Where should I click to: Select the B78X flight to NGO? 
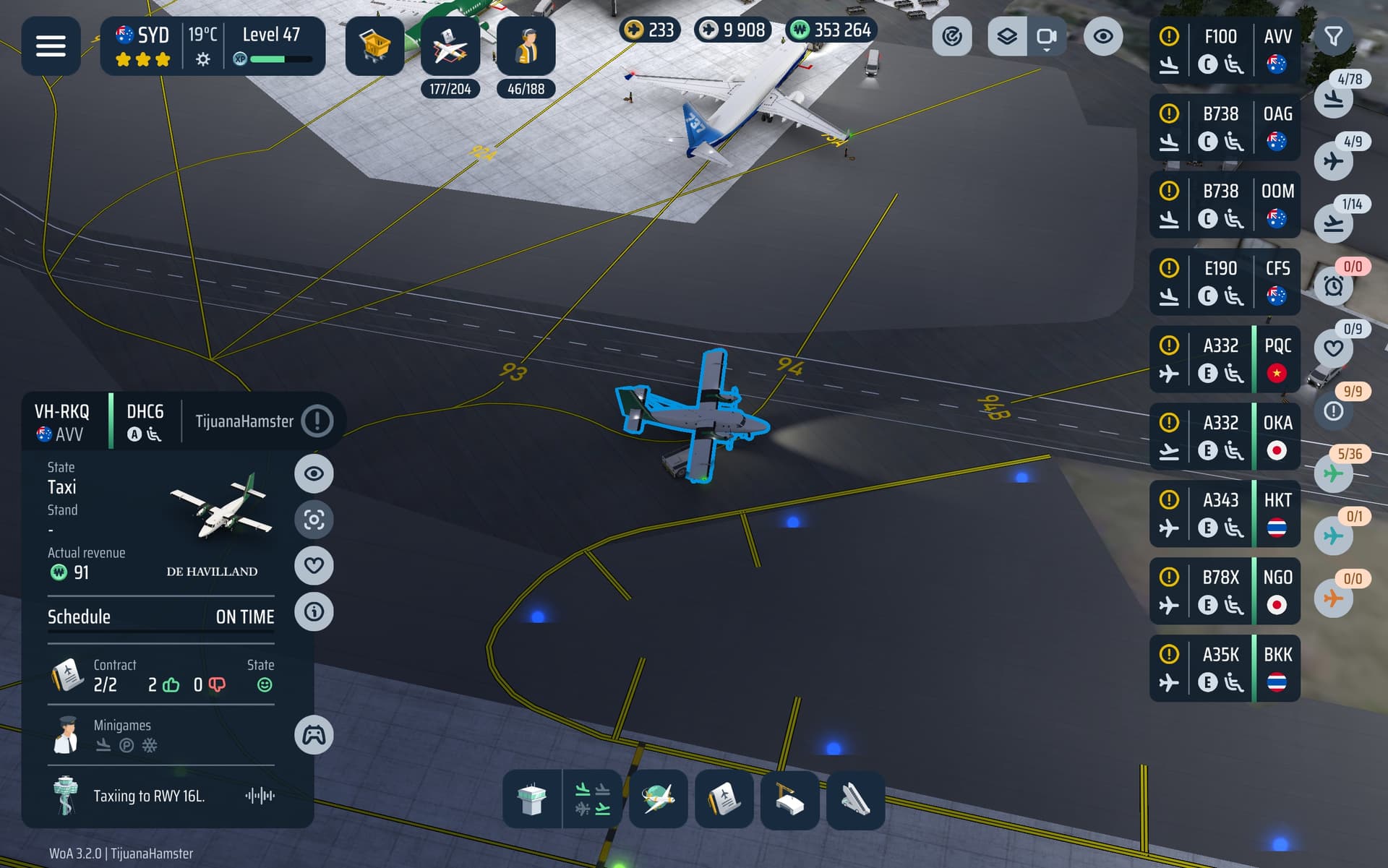[x=1224, y=591]
